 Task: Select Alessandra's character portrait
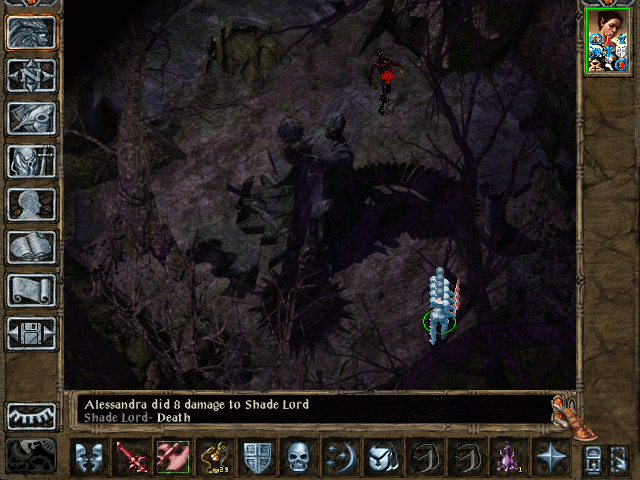tap(607, 41)
